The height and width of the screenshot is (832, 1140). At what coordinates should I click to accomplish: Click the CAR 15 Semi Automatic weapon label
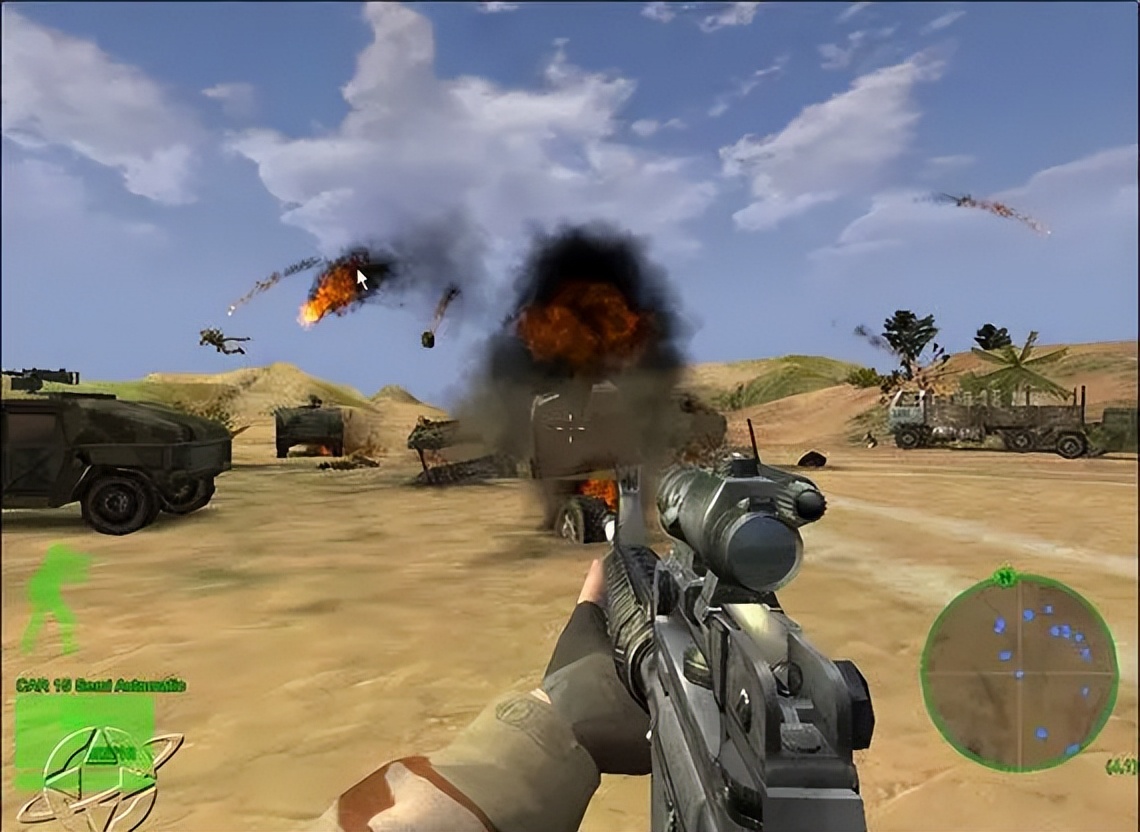[100, 686]
